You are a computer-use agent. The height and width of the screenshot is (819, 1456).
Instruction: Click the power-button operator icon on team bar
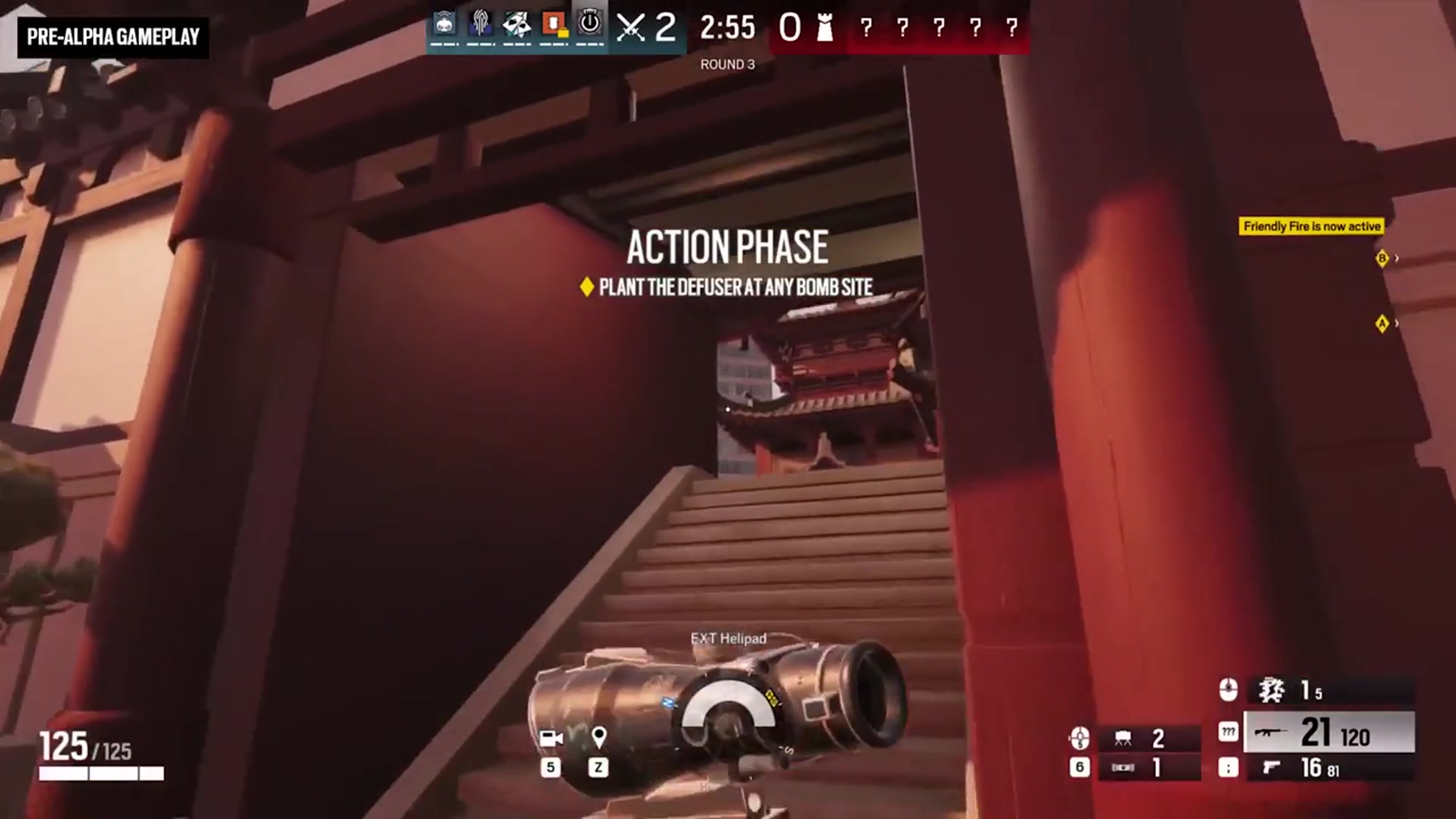[588, 23]
